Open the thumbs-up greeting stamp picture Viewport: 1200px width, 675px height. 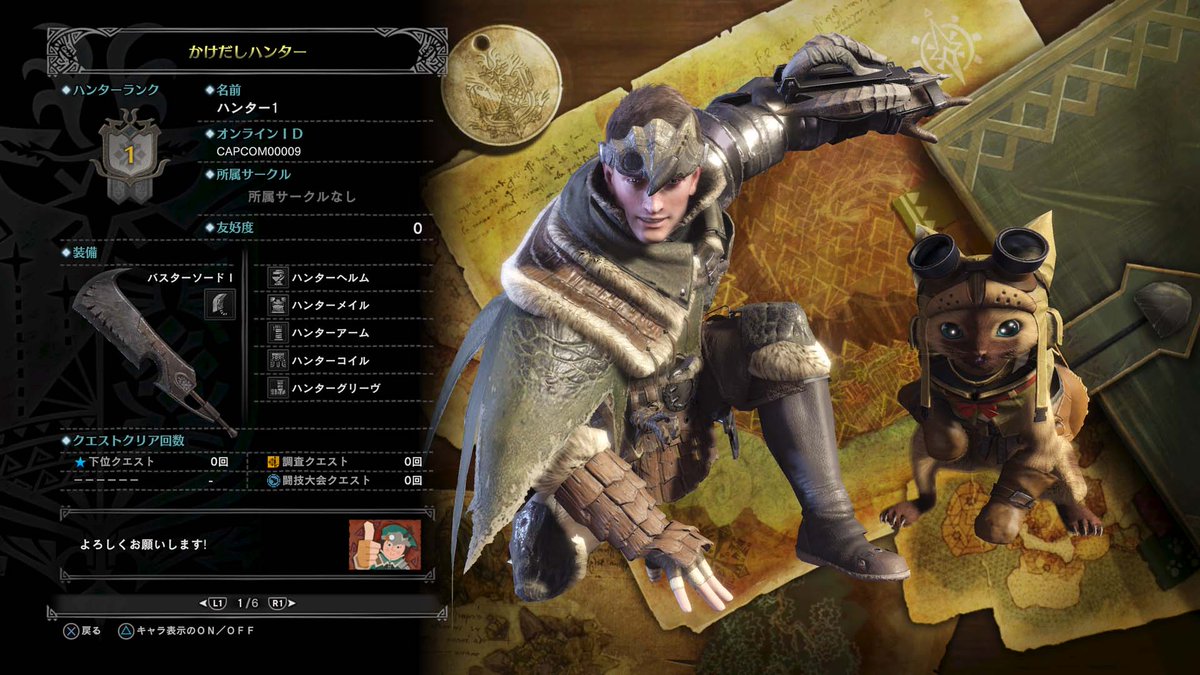384,544
